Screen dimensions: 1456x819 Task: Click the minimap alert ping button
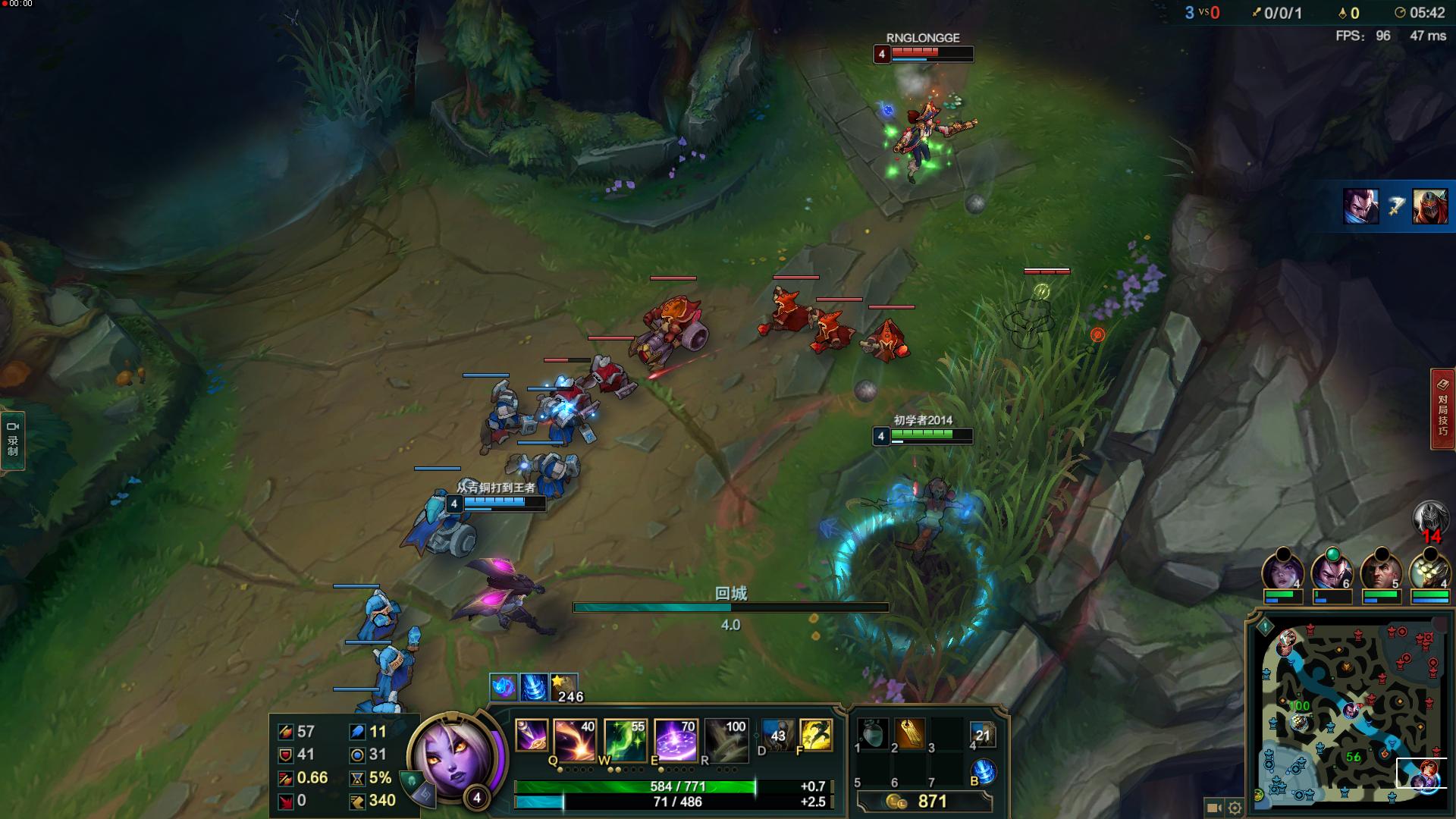point(1264,627)
